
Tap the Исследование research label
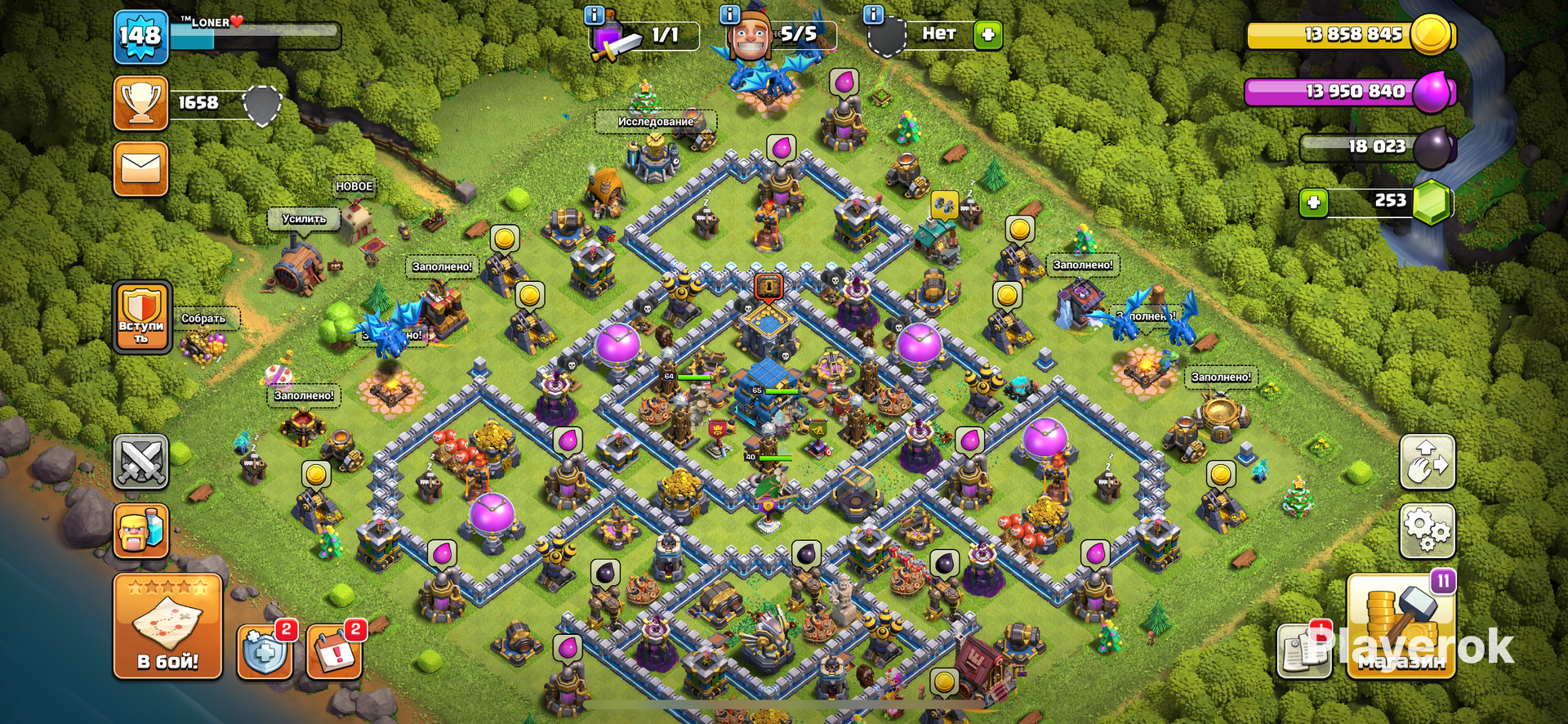(655, 122)
